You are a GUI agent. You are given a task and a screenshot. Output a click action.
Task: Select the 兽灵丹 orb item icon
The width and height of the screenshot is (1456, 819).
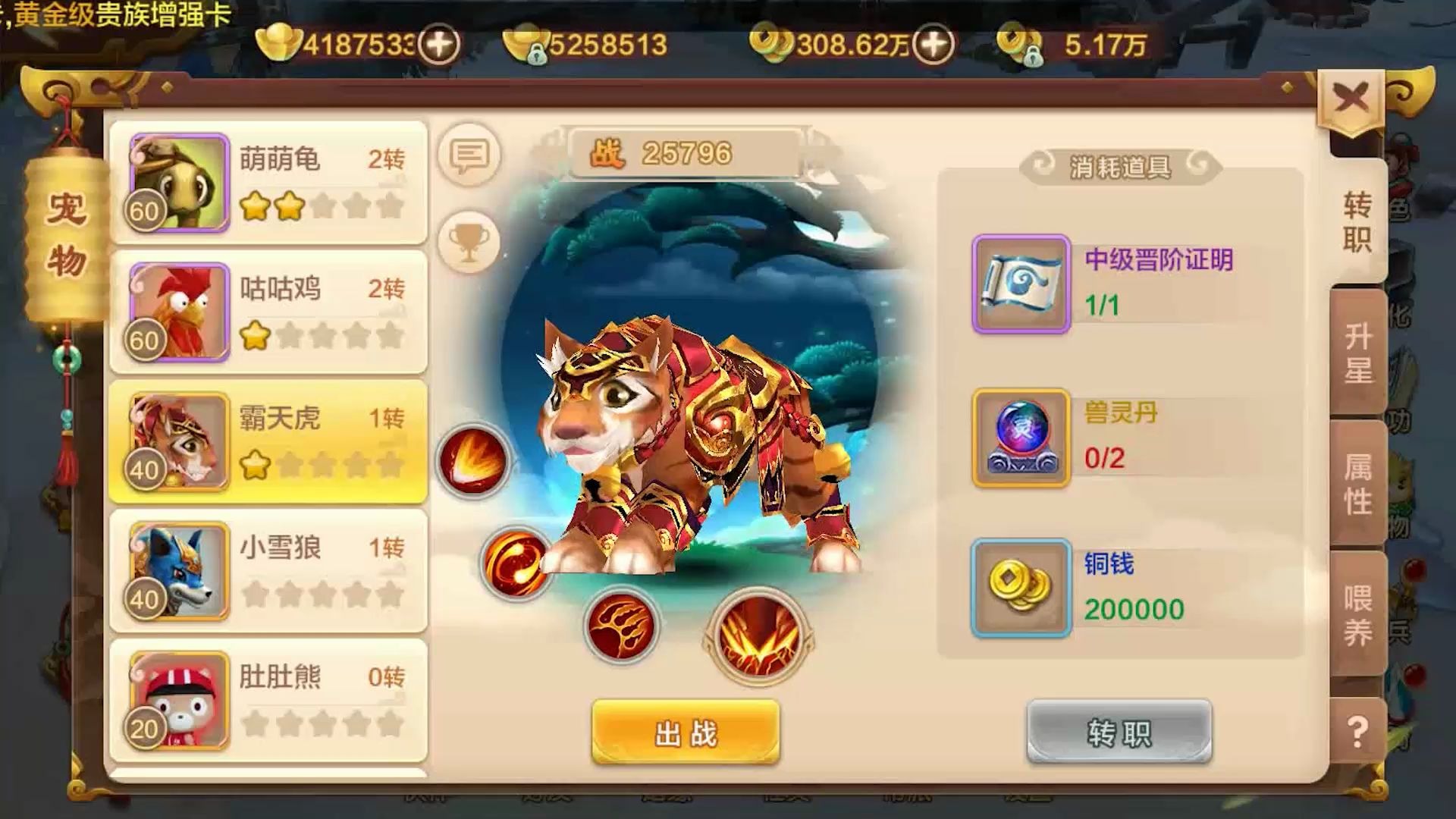(1020, 438)
